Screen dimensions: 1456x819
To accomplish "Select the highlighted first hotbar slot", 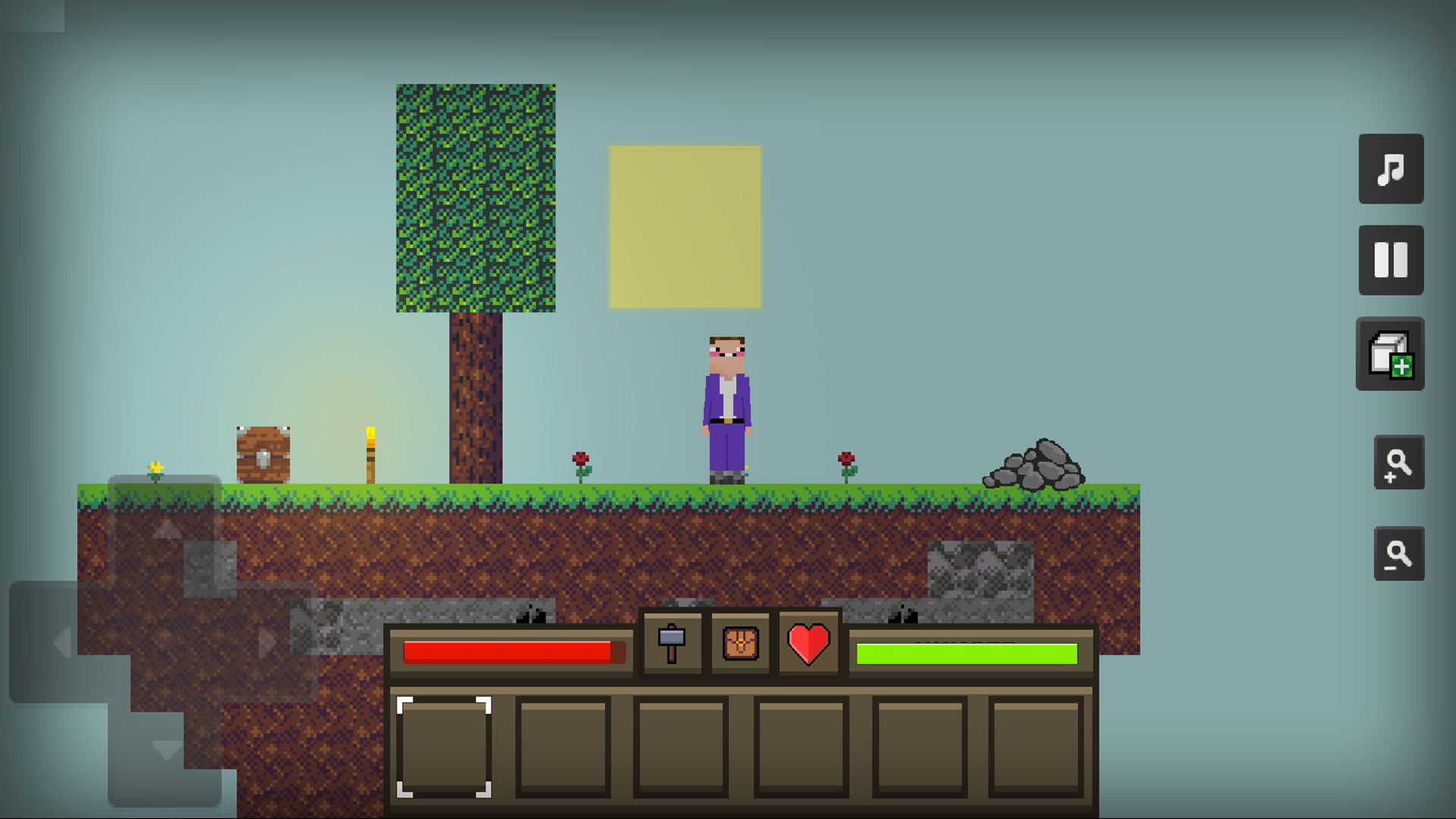I will click(444, 747).
